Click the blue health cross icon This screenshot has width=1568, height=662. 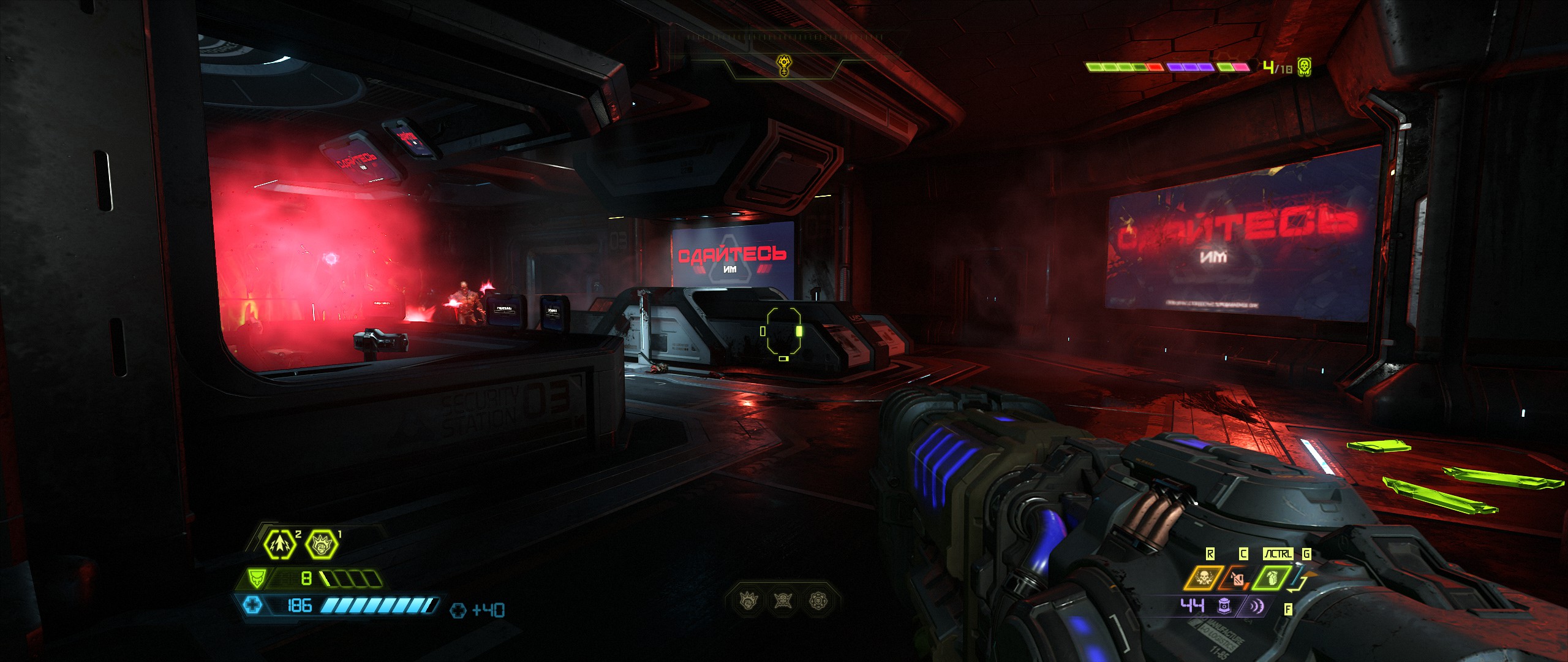tap(253, 606)
